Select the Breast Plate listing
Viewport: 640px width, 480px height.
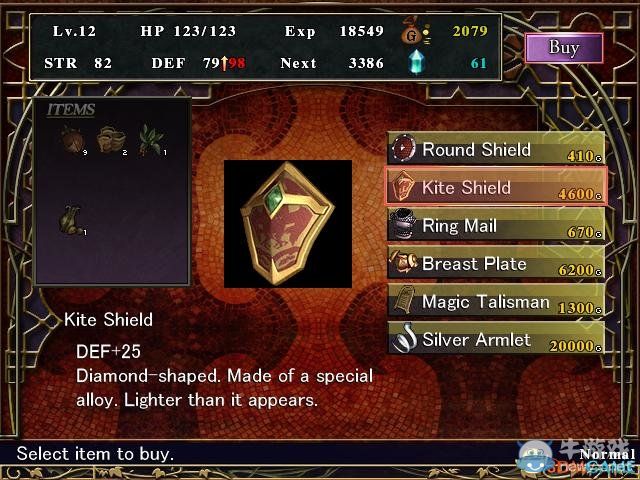coord(496,264)
